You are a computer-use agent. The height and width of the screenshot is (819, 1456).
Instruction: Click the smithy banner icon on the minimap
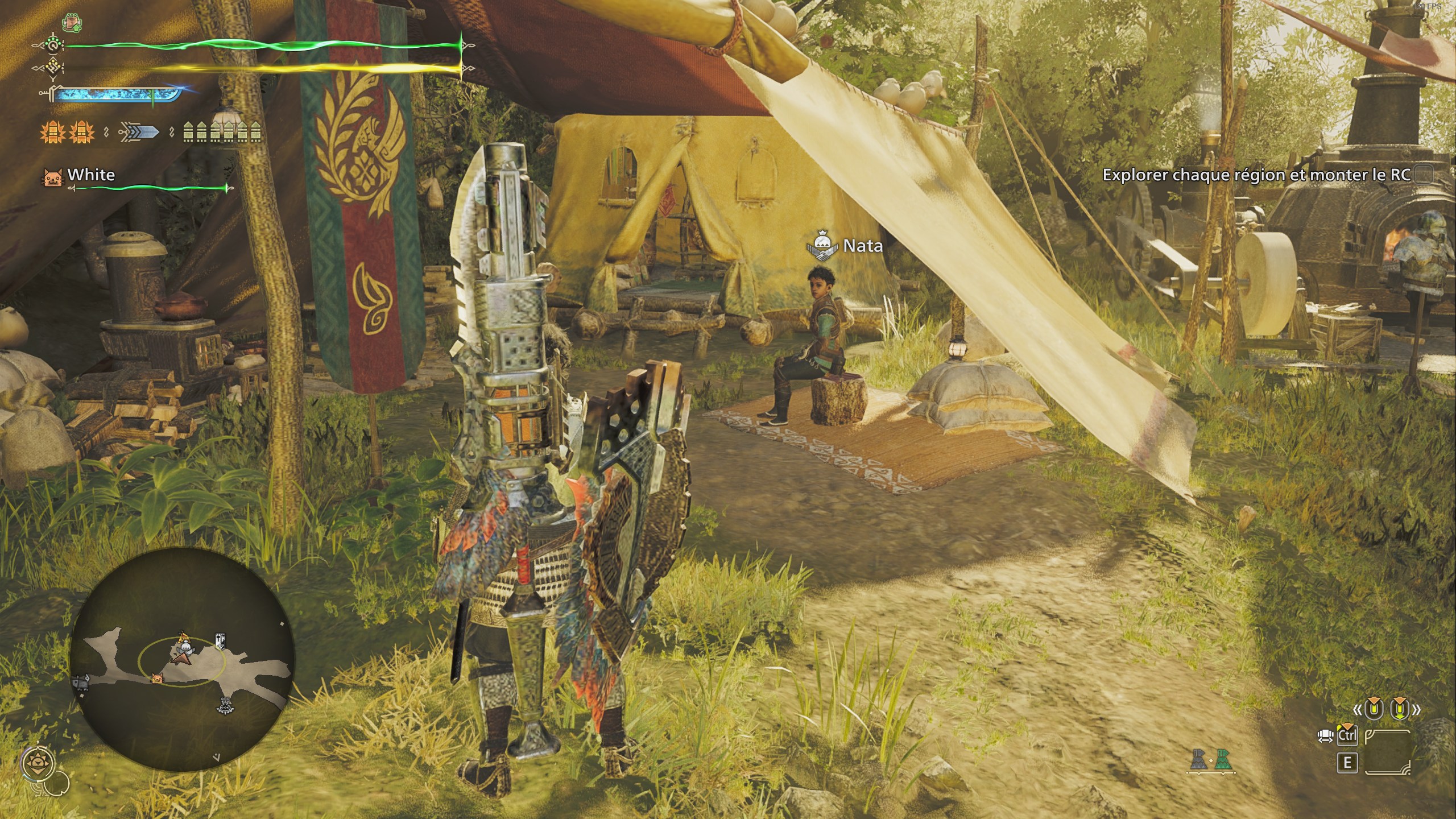(220, 640)
